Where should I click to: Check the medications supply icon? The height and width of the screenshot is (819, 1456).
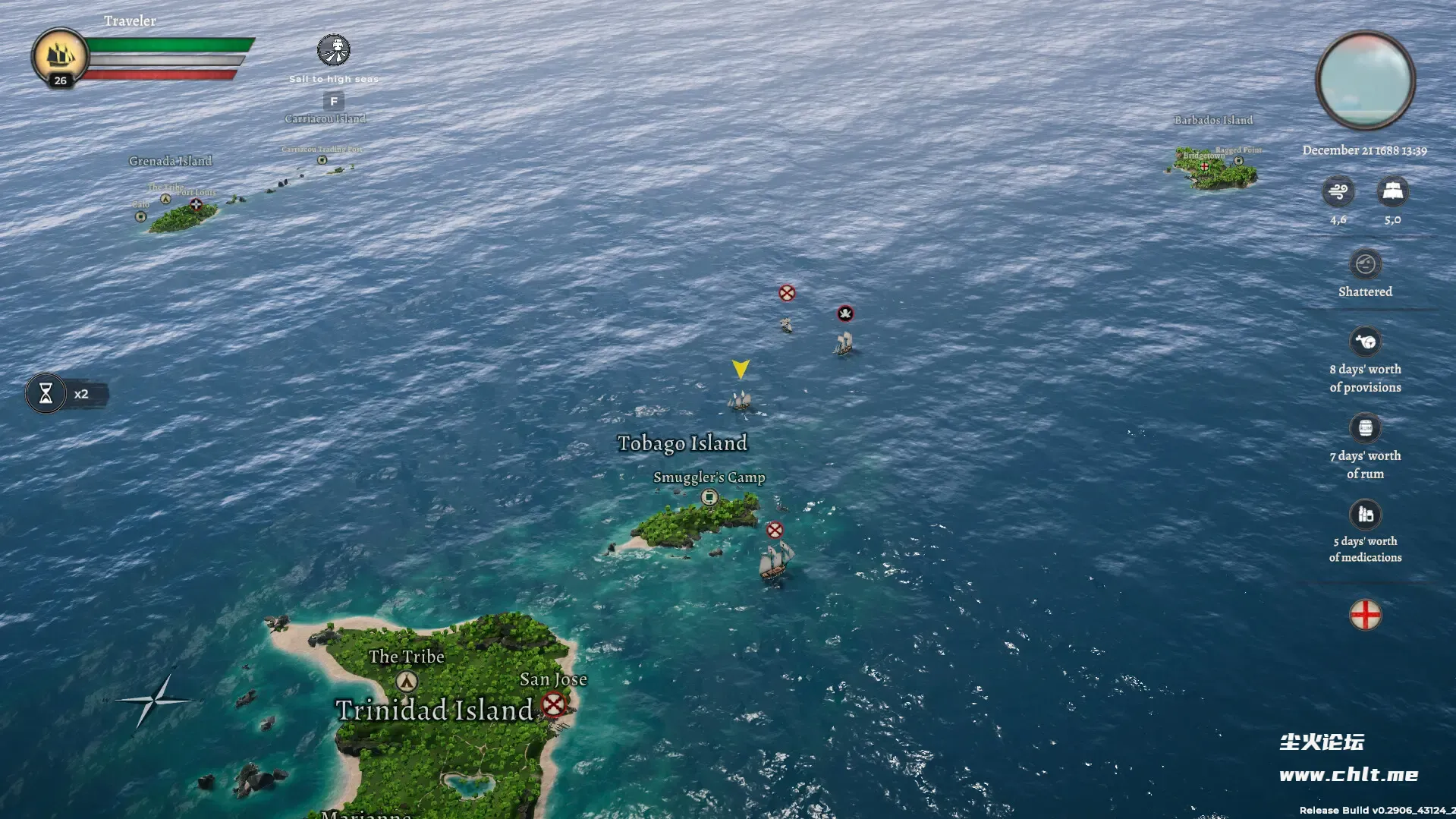[x=1365, y=515]
